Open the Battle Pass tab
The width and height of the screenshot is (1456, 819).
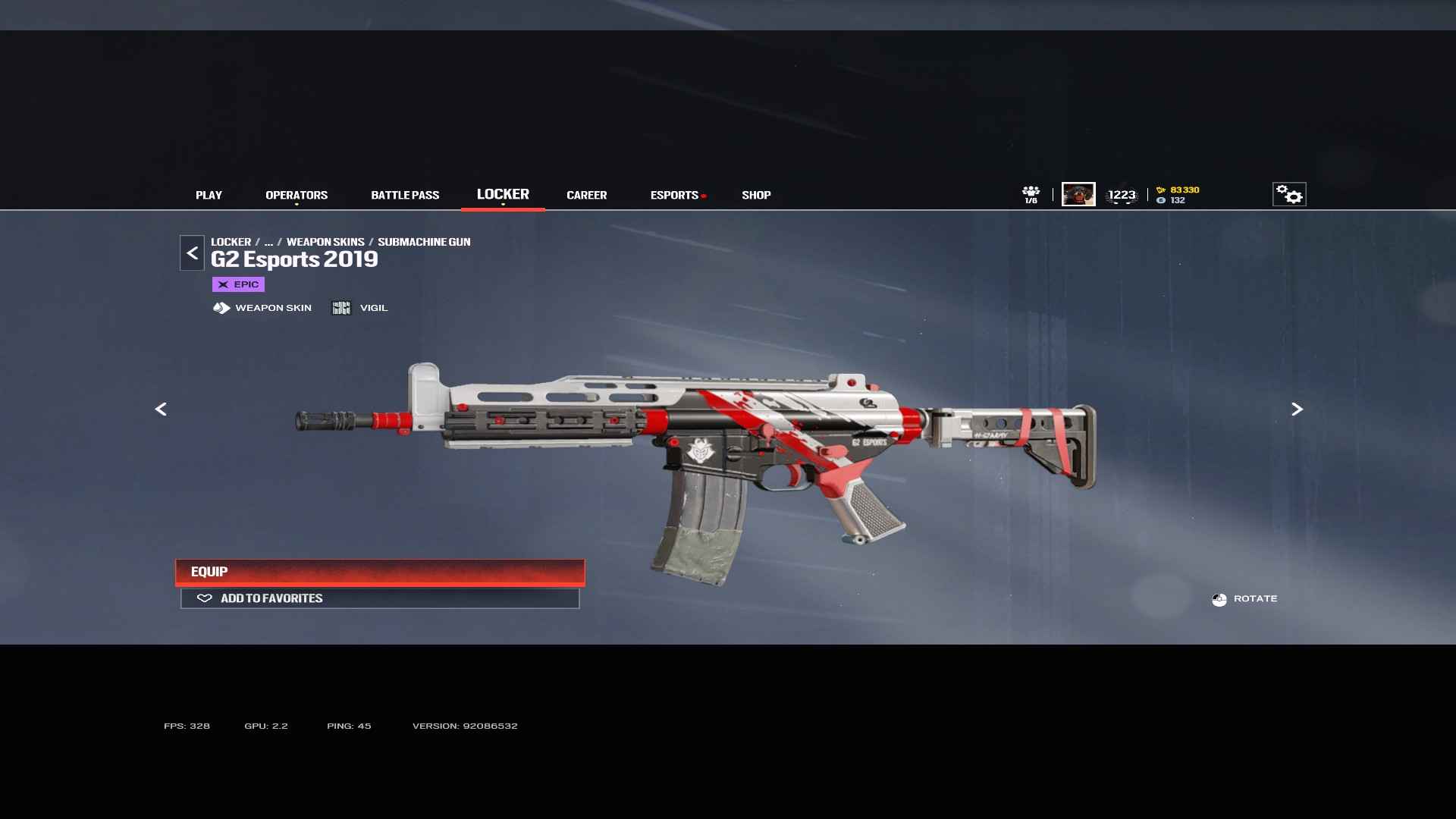(x=405, y=195)
